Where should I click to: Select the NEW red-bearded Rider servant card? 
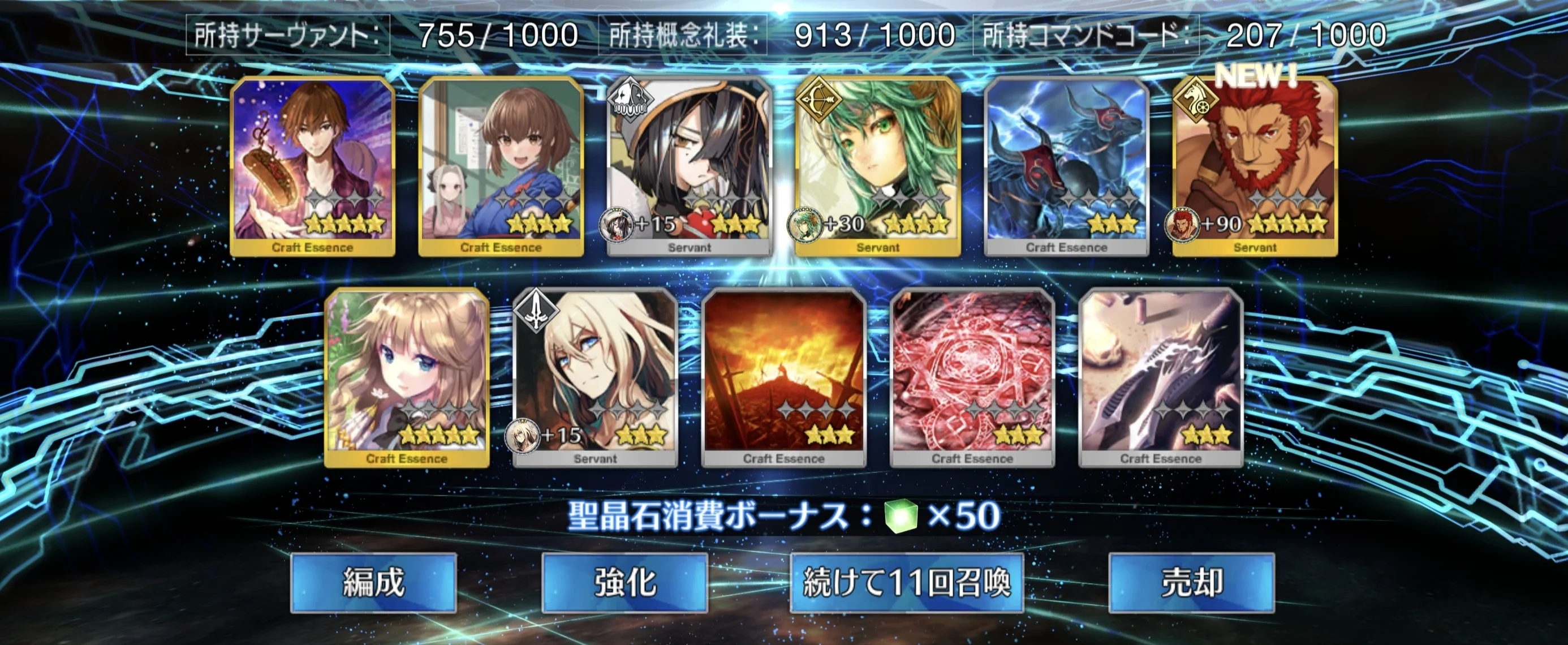coord(1255,166)
